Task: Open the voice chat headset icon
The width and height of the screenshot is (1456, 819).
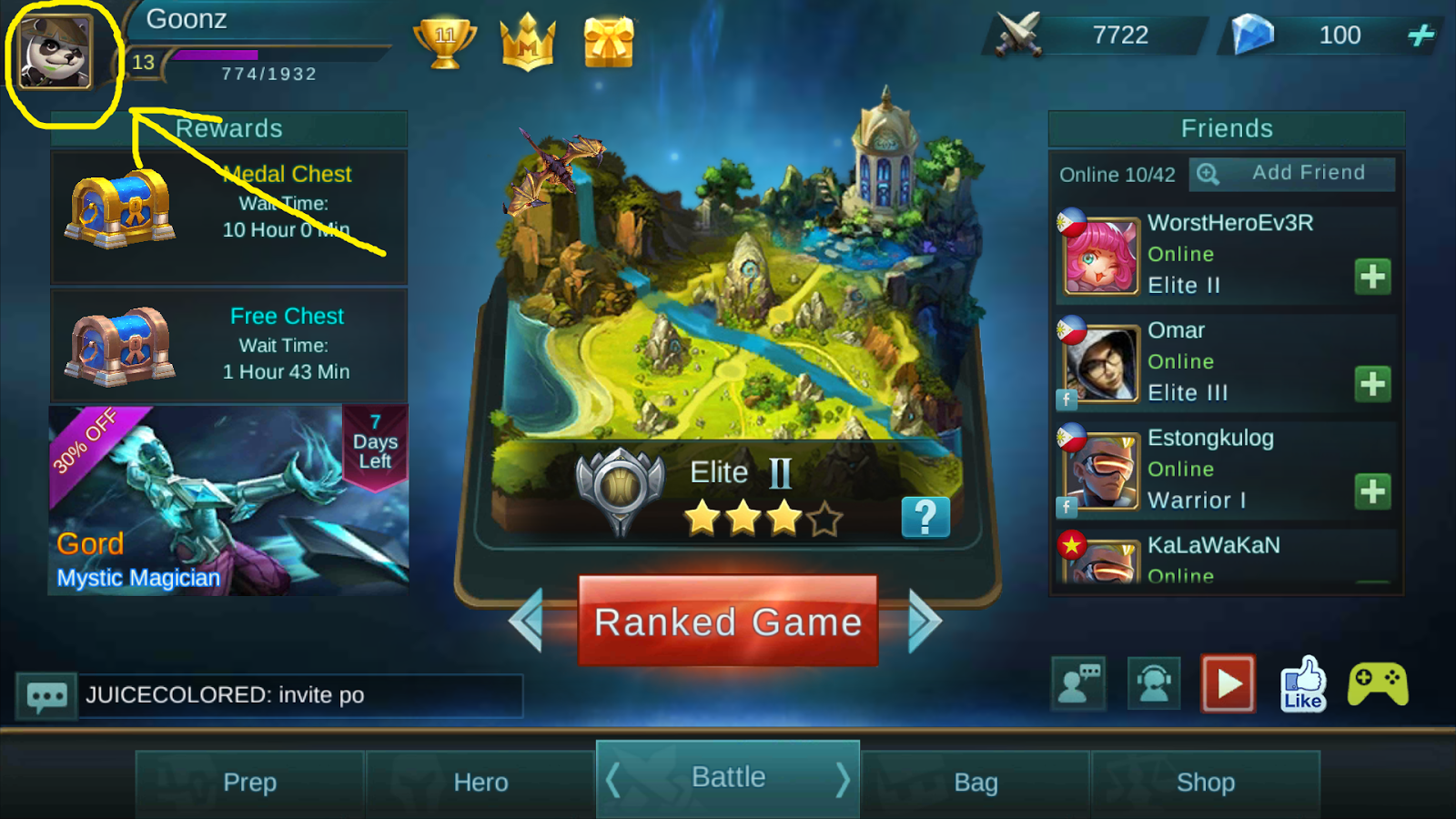Action: pos(1153,682)
